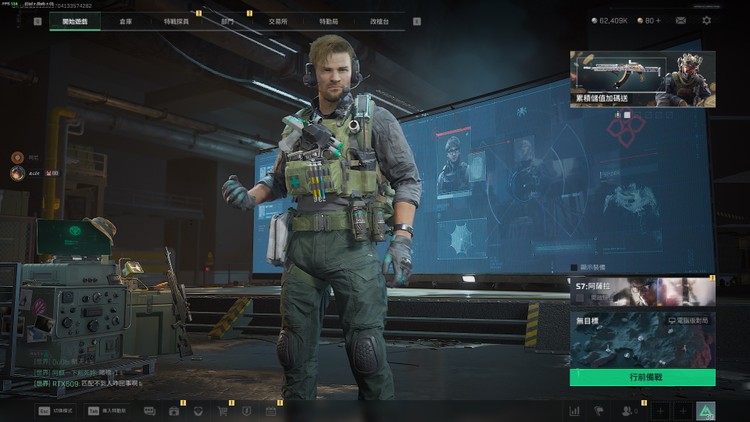The height and width of the screenshot is (422, 750).
Task: Open the mail envelope icon
Action: (x=678, y=20)
